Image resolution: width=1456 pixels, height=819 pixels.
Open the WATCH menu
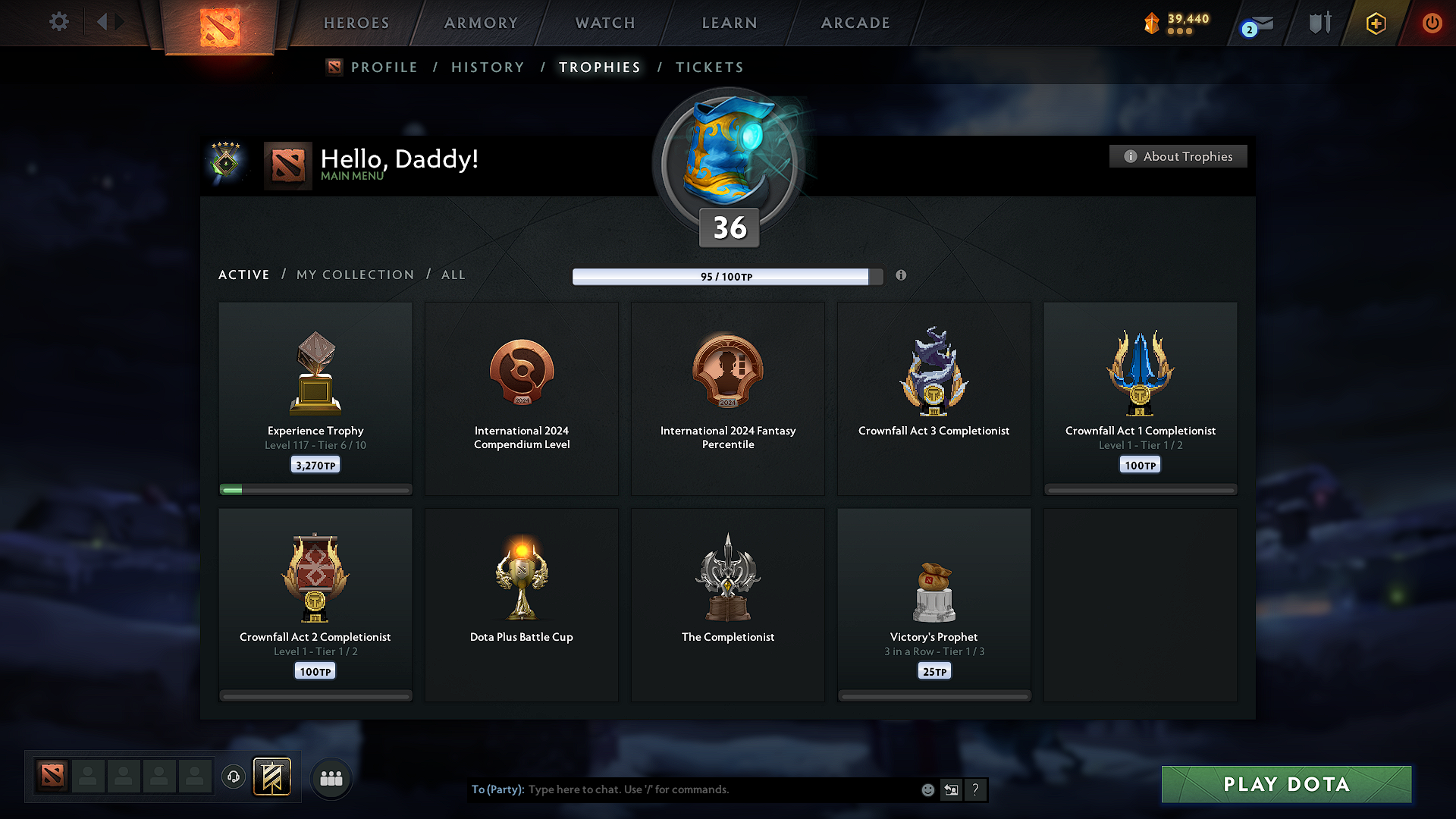604,23
